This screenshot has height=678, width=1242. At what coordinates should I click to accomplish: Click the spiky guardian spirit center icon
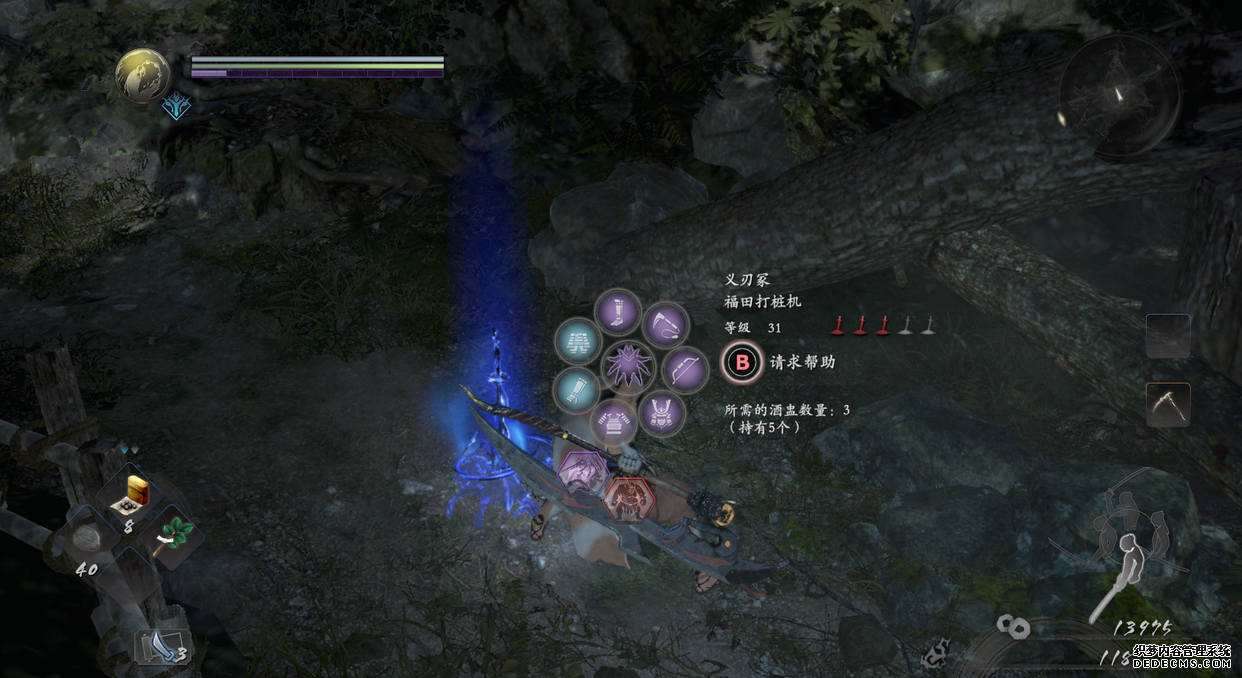[628, 366]
